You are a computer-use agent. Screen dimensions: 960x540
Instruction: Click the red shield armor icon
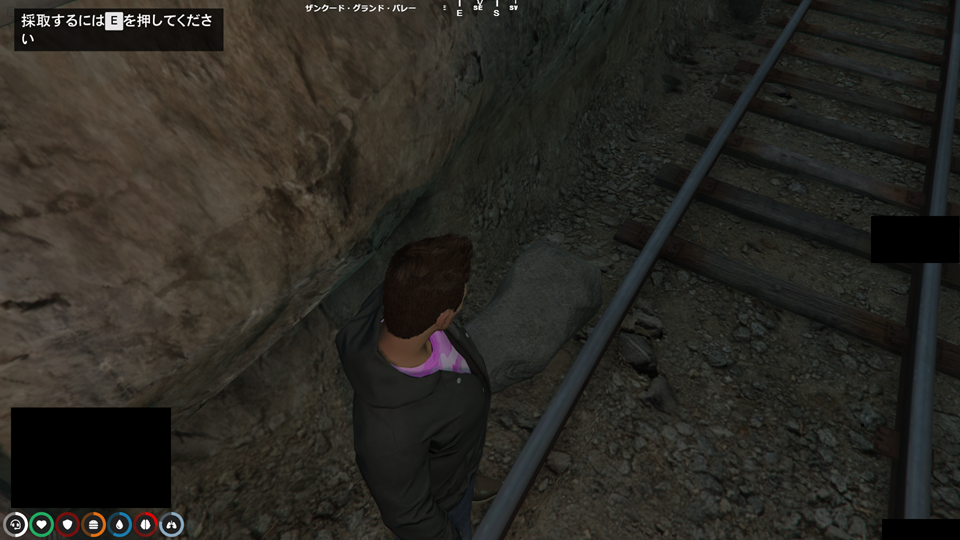tap(68, 524)
